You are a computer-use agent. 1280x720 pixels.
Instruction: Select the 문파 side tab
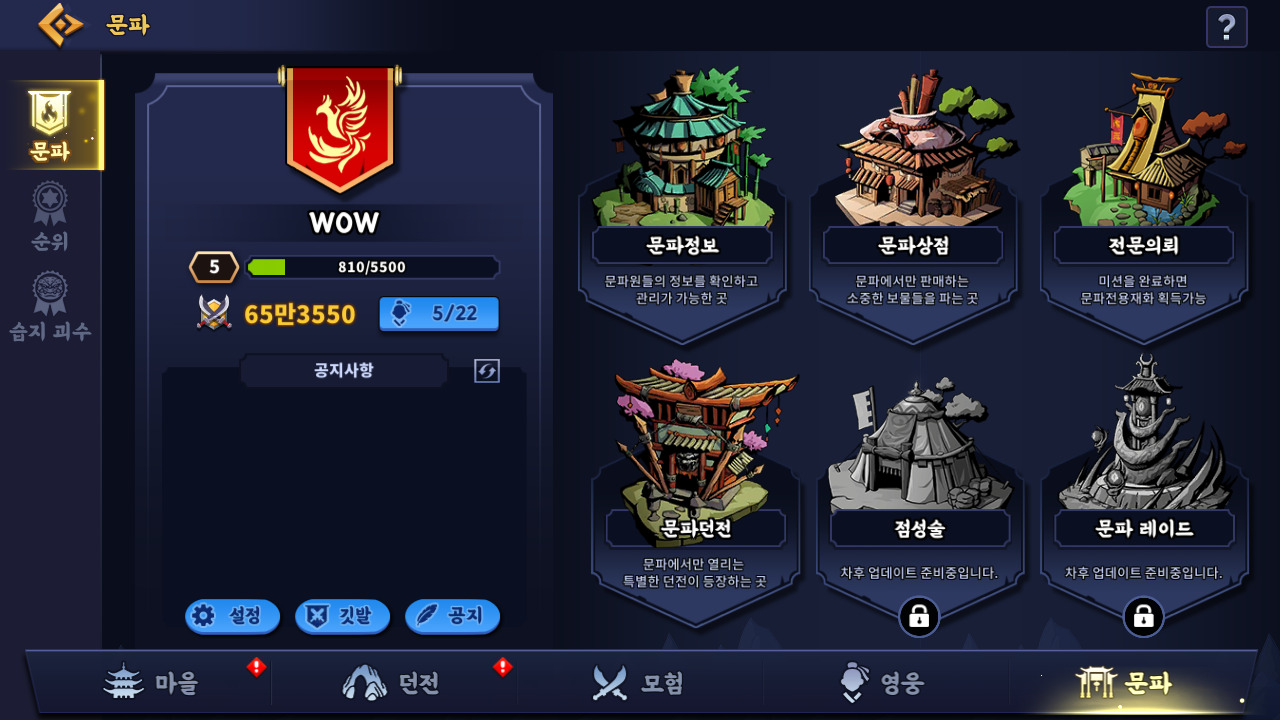[51, 125]
